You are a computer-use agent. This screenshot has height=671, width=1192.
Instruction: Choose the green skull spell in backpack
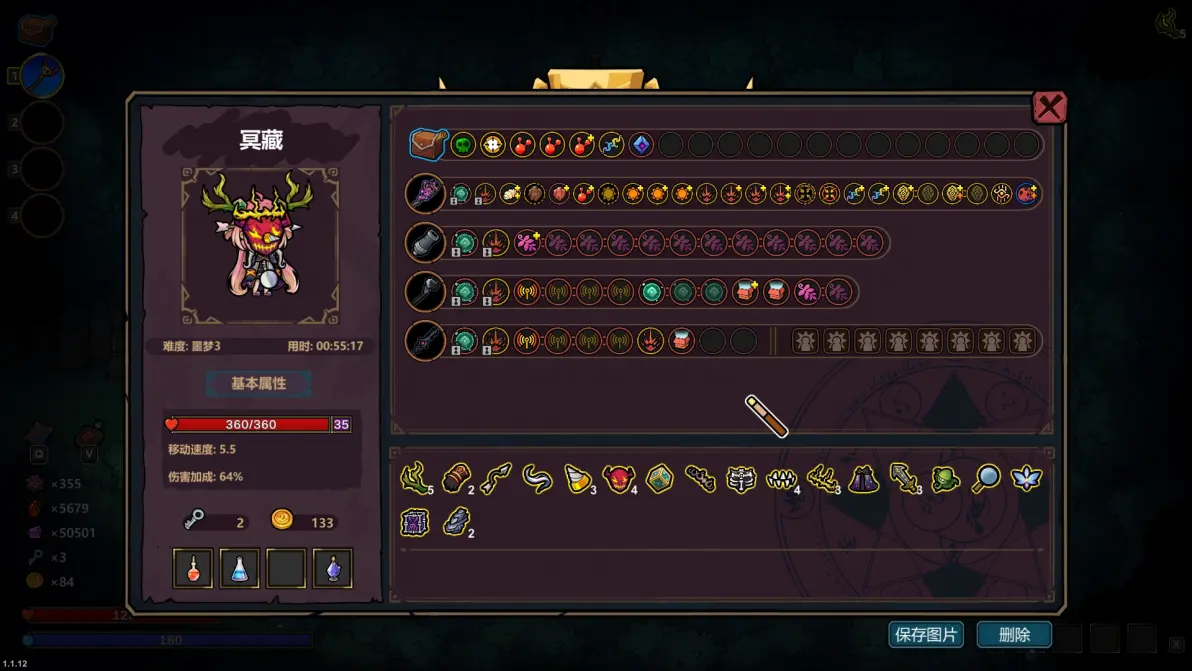pyautogui.click(x=462, y=145)
